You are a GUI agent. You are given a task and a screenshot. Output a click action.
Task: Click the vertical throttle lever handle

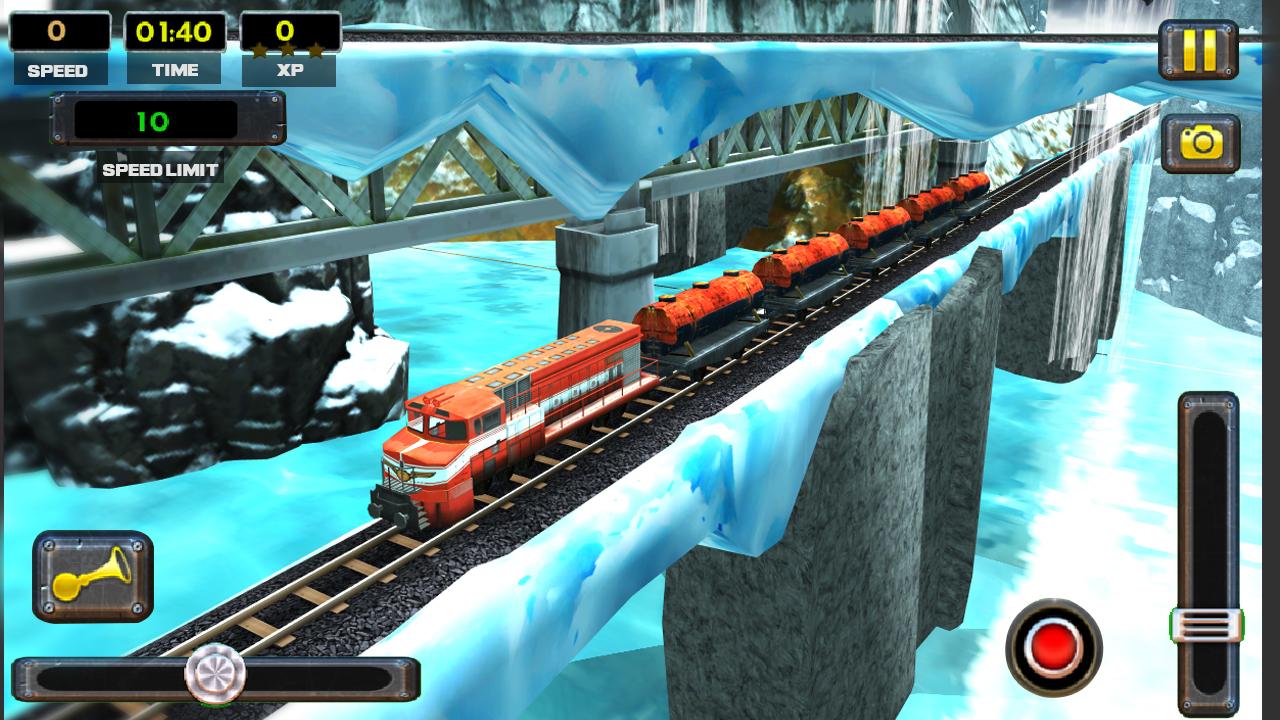(x=1207, y=626)
